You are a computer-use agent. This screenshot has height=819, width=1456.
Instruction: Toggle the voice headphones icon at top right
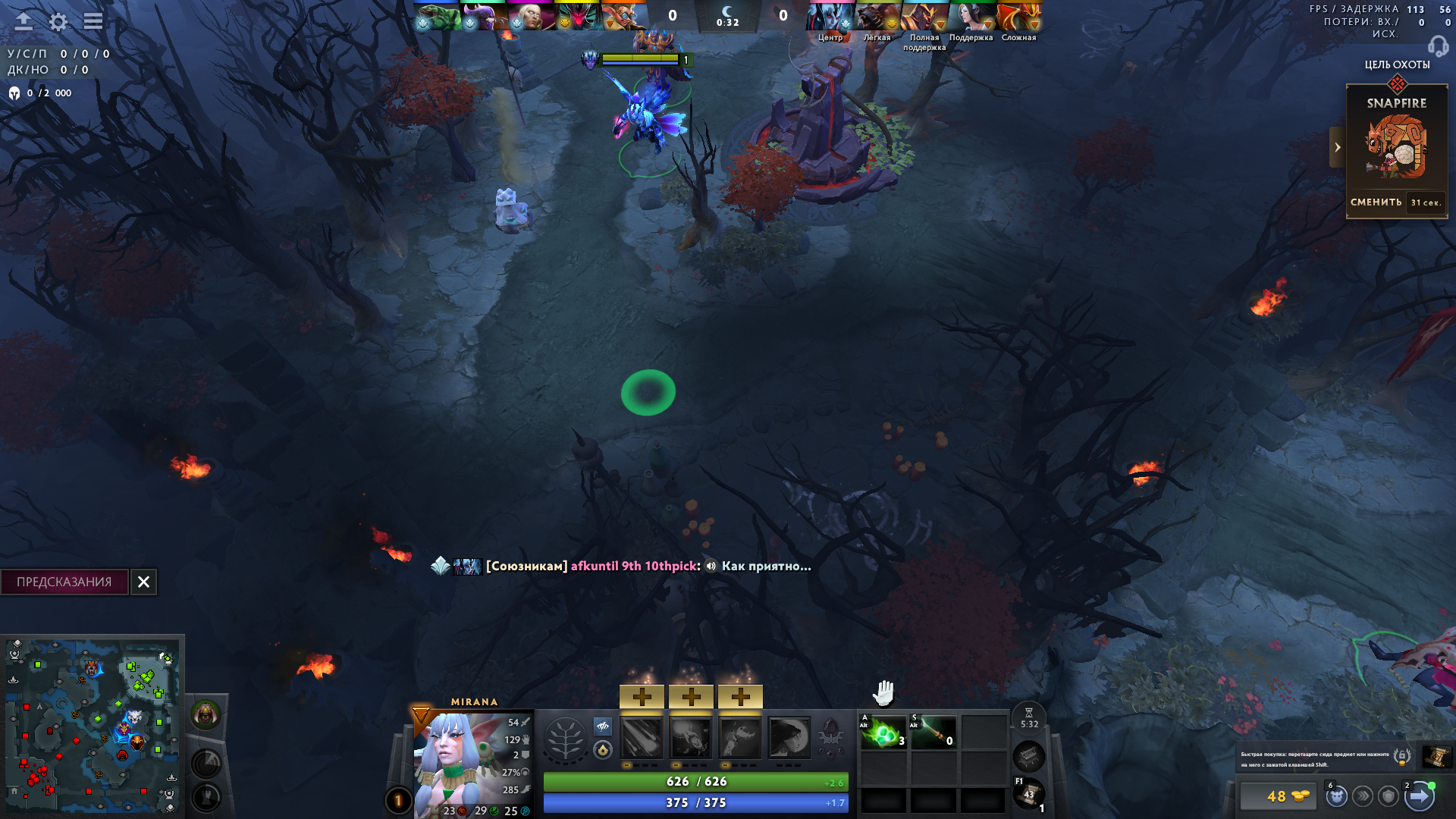1437,47
